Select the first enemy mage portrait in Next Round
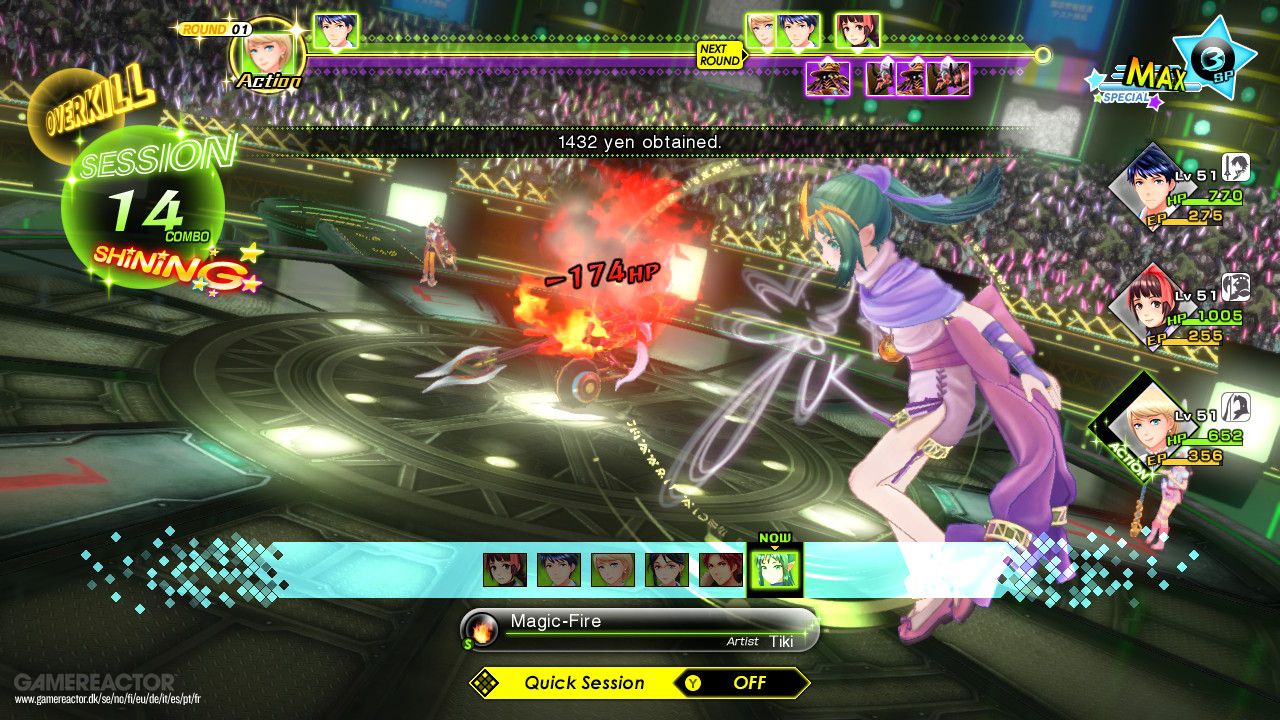 [x=828, y=79]
